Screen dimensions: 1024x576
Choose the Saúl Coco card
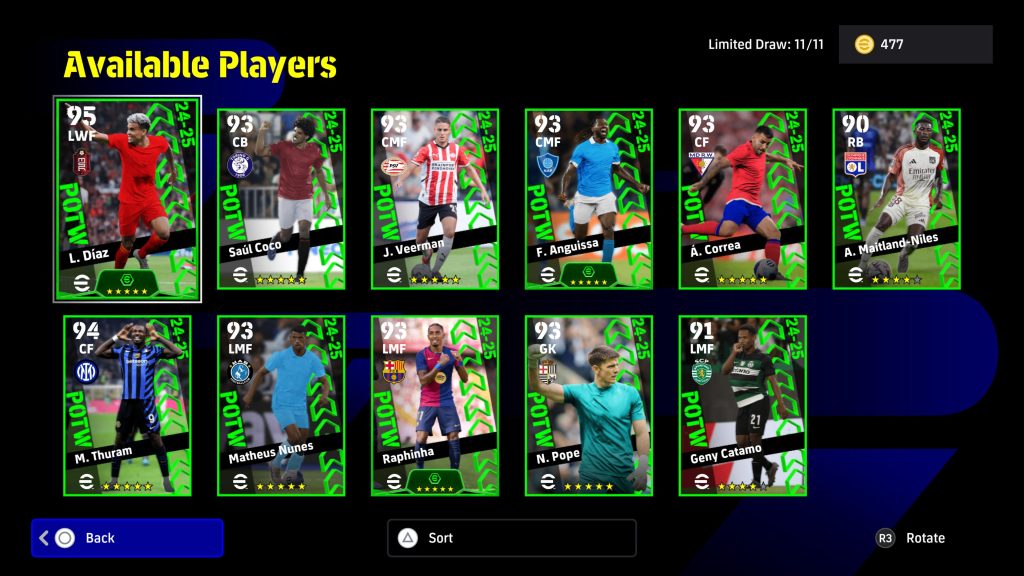pos(281,199)
